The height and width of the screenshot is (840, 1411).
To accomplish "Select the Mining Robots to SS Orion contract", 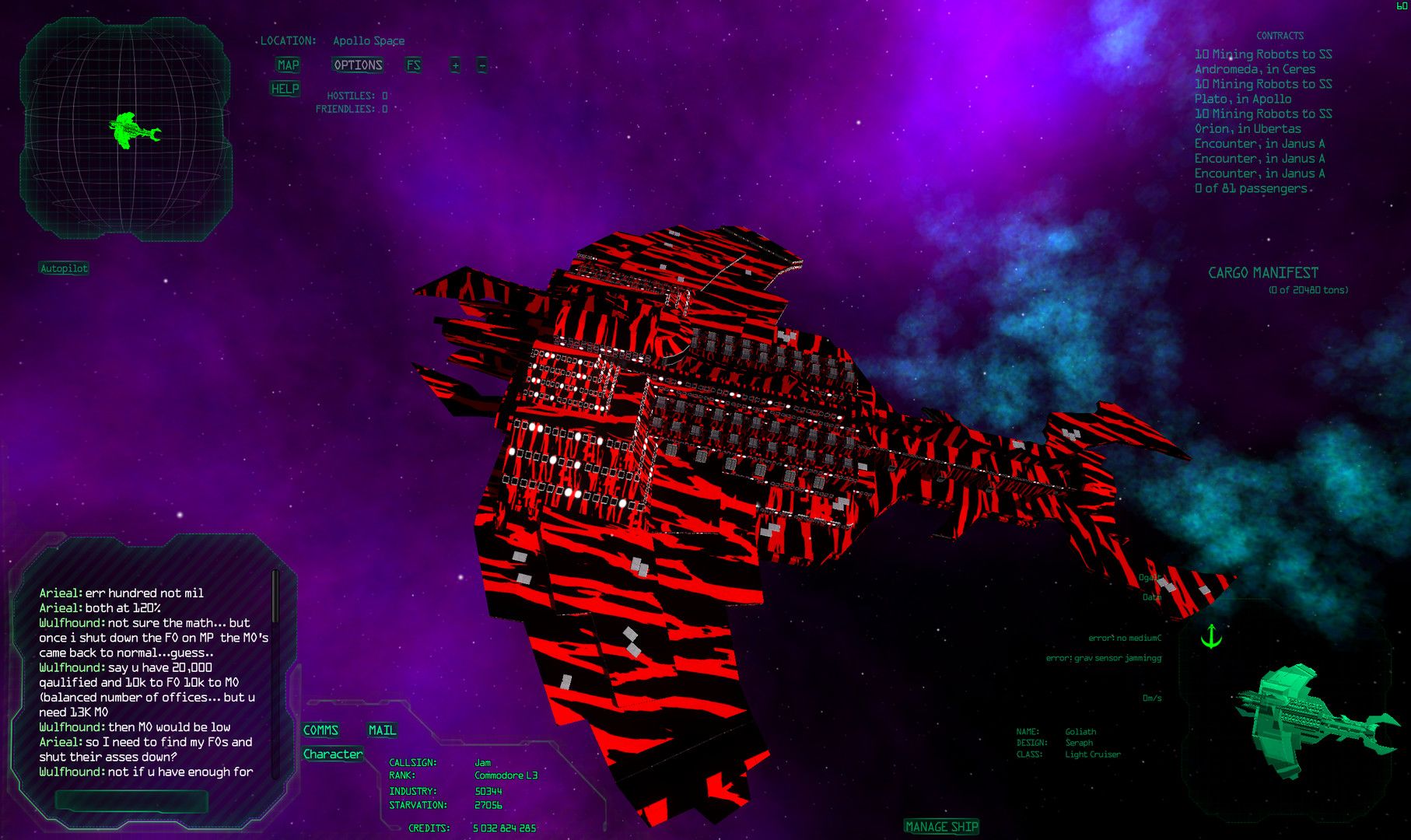I will (1262, 121).
